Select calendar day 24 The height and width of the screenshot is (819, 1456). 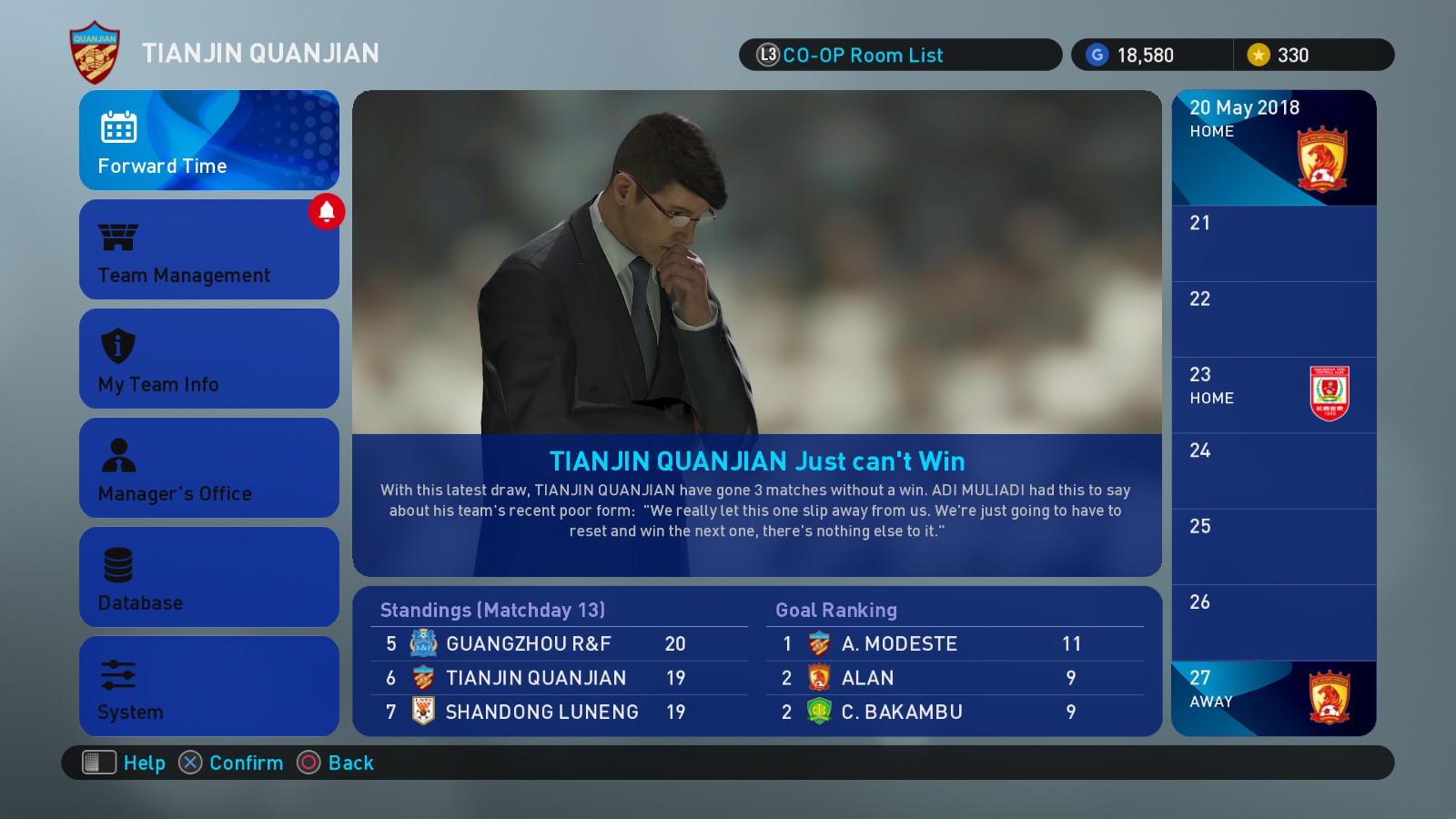pyautogui.click(x=1273, y=470)
